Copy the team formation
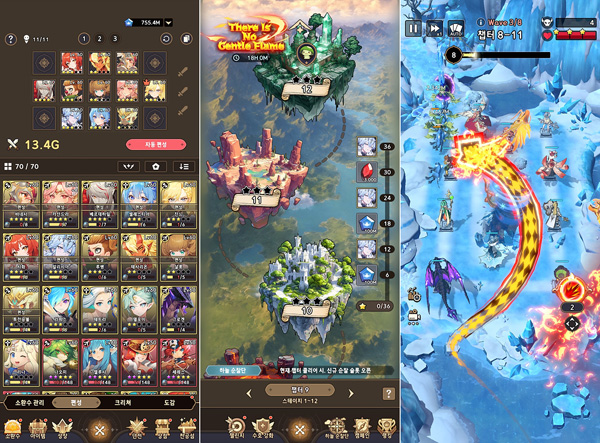Image resolution: width=600 pixels, height=443 pixels. [x=185, y=39]
